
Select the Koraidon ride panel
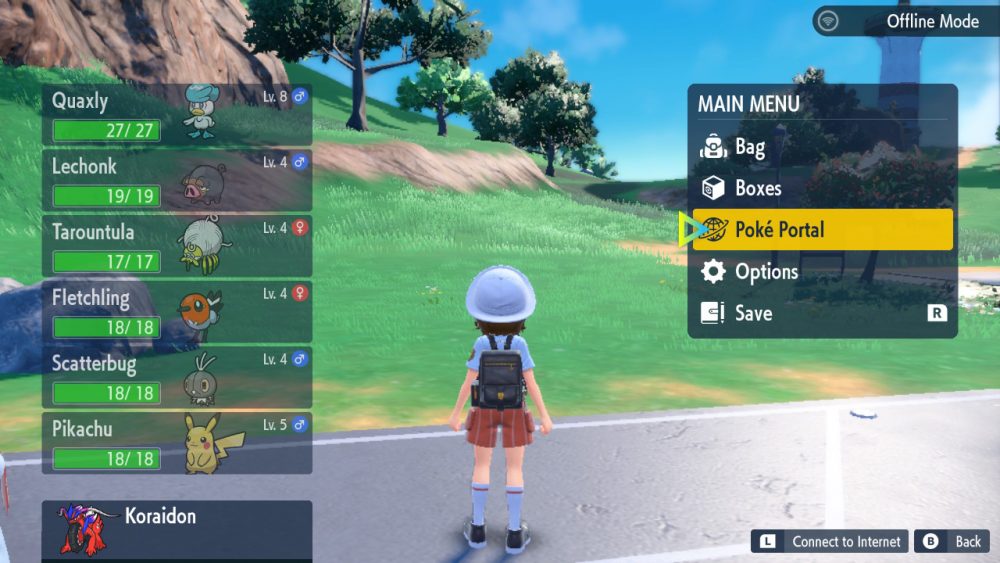coord(177,530)
